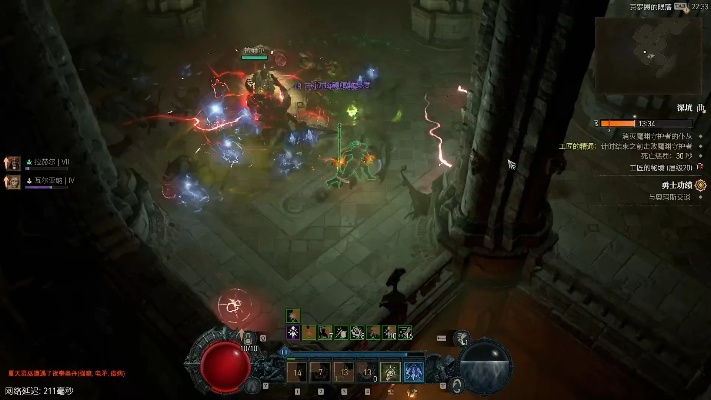Screen dimensions: 711x400
Task: Activate the golden figure skill in the action bar
Action: tap(391, 372)
